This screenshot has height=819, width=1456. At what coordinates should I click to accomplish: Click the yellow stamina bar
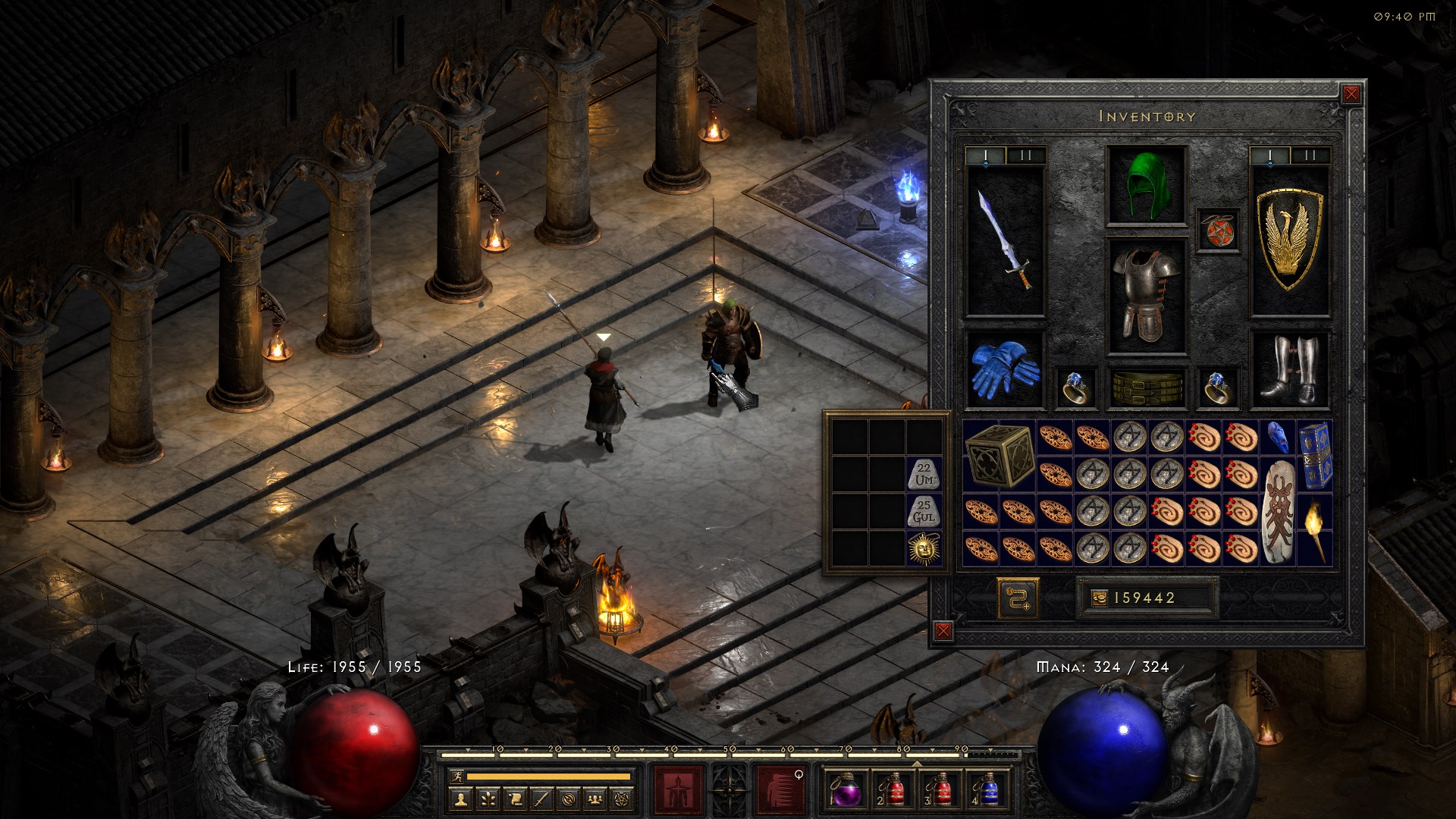538,776
